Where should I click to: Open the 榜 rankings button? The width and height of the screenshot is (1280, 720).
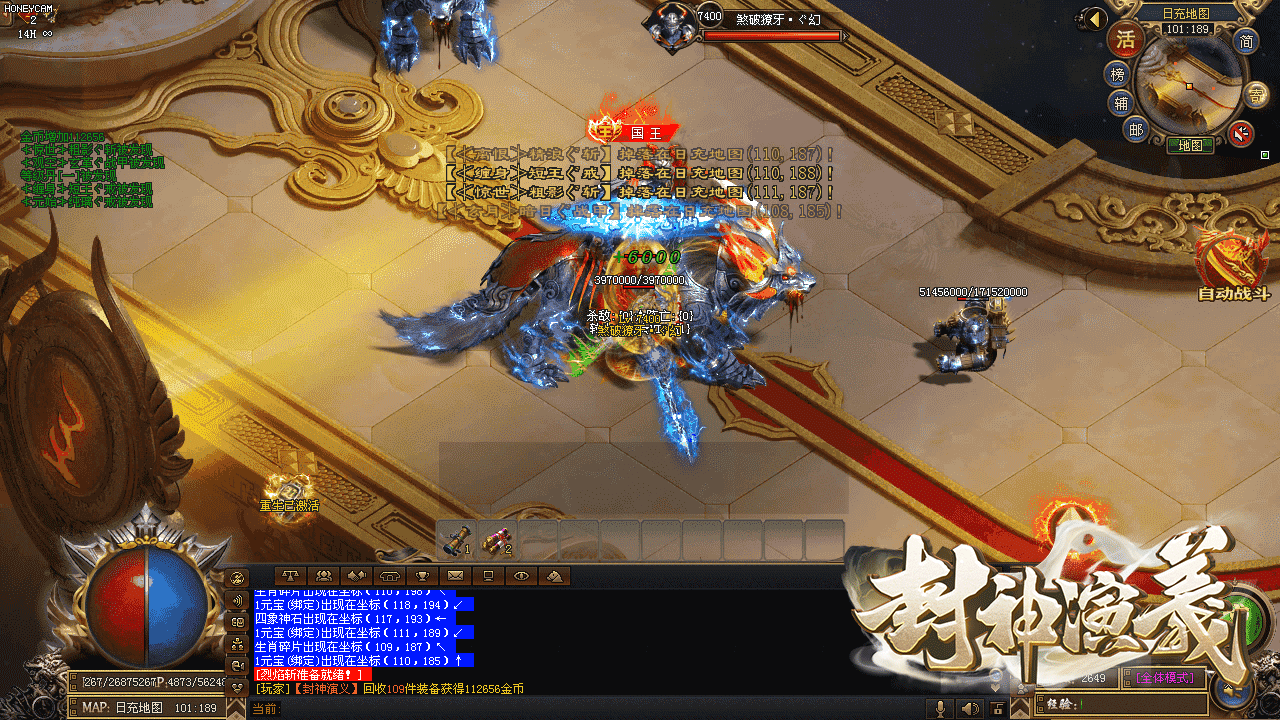click(x=1117, y=73)
